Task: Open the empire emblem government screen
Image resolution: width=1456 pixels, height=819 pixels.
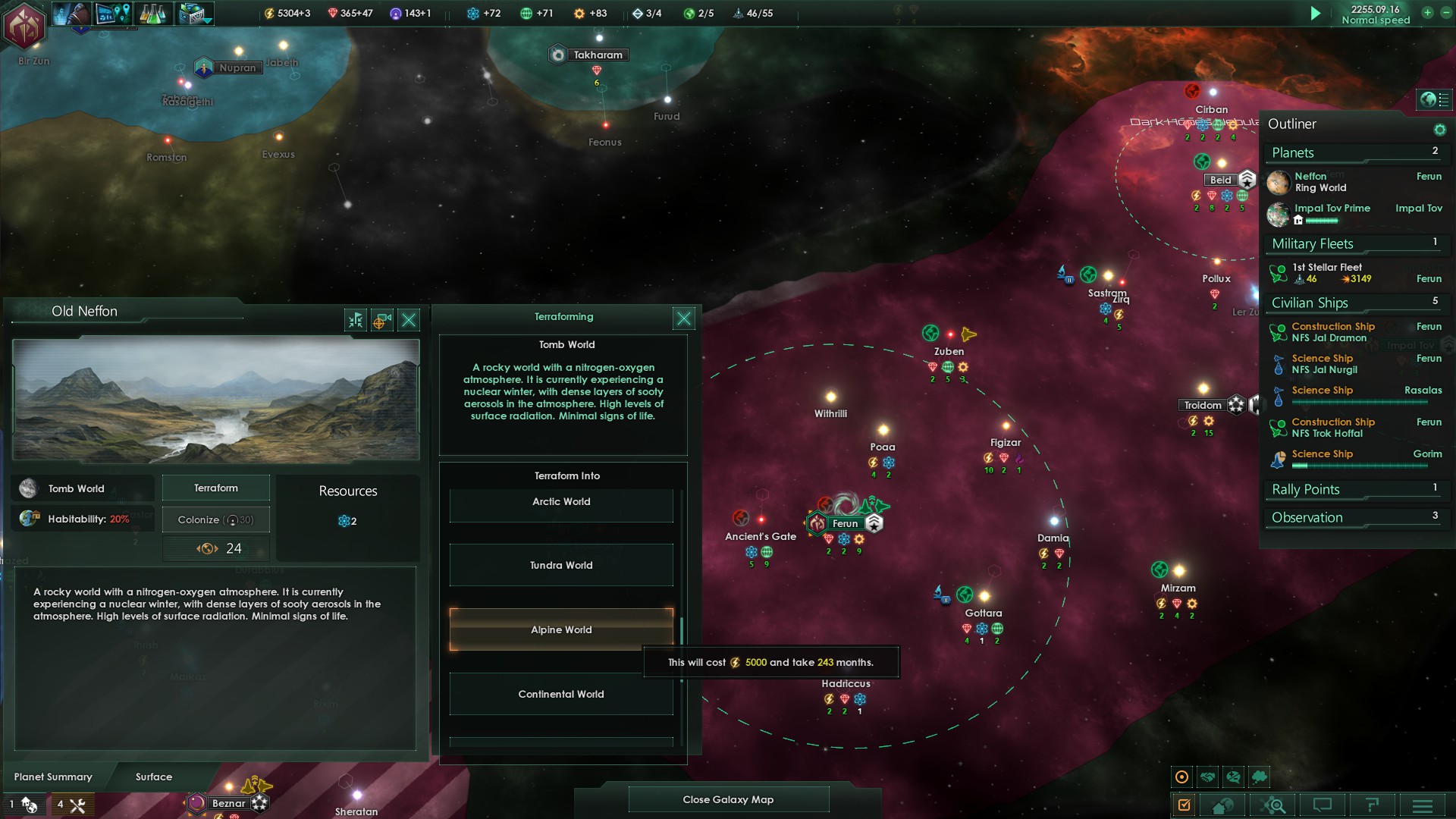Action: 25,25
